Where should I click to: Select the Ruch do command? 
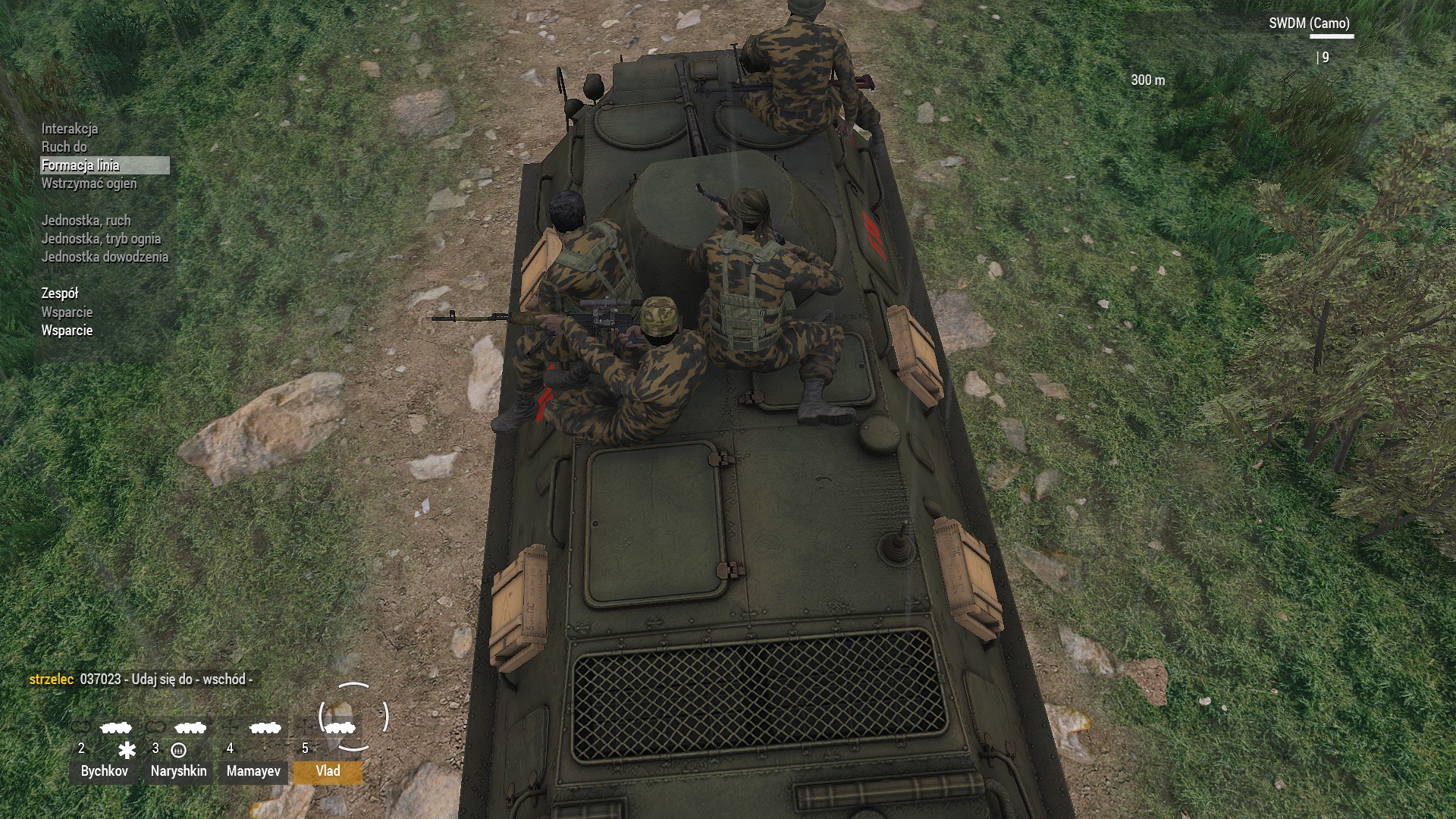[64, 147]
